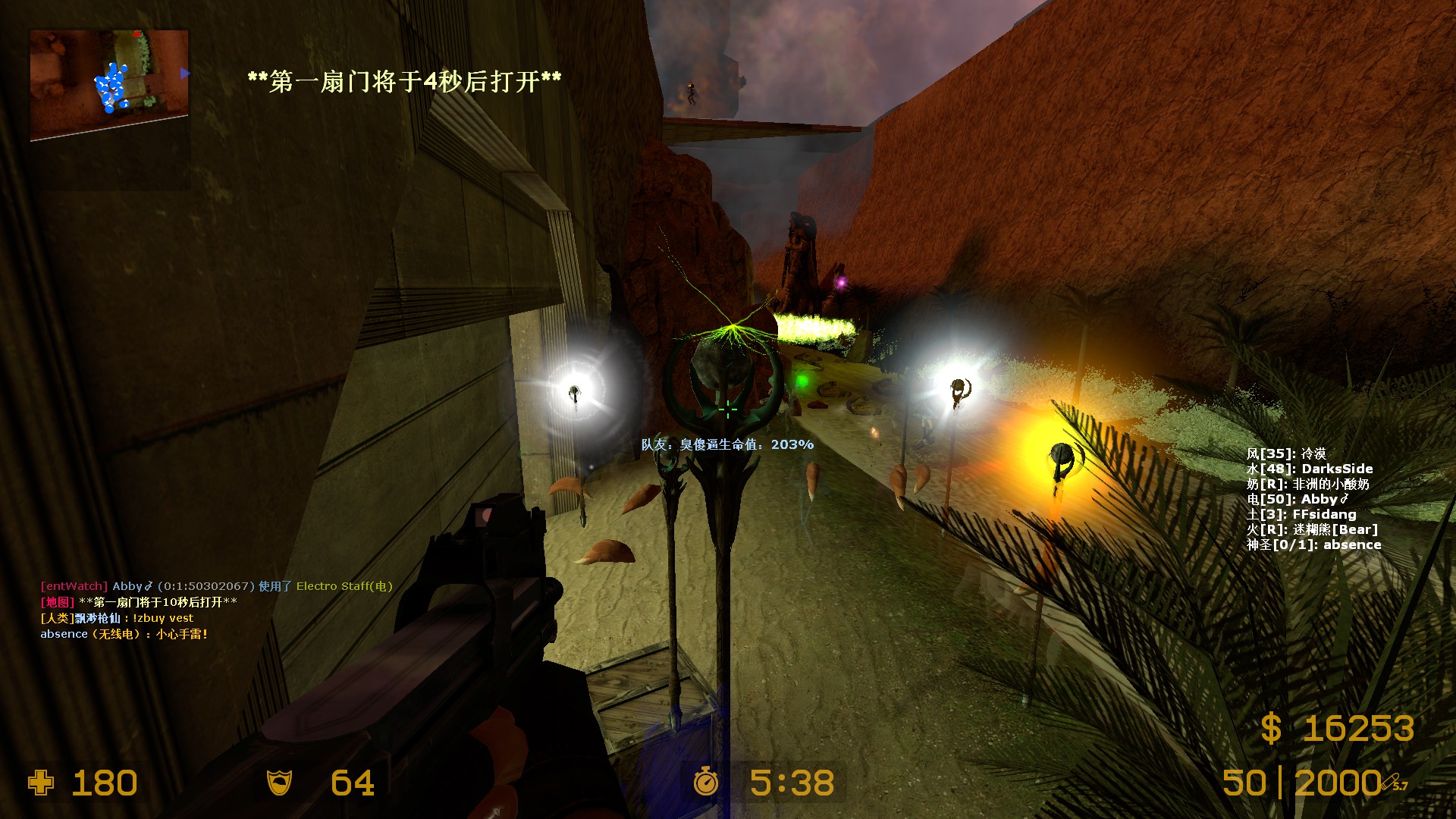Image resolution: width=1456 pixels, height=819 pixels.
Task: Select the FFsidang earth item row
Action: point(1301,514)
